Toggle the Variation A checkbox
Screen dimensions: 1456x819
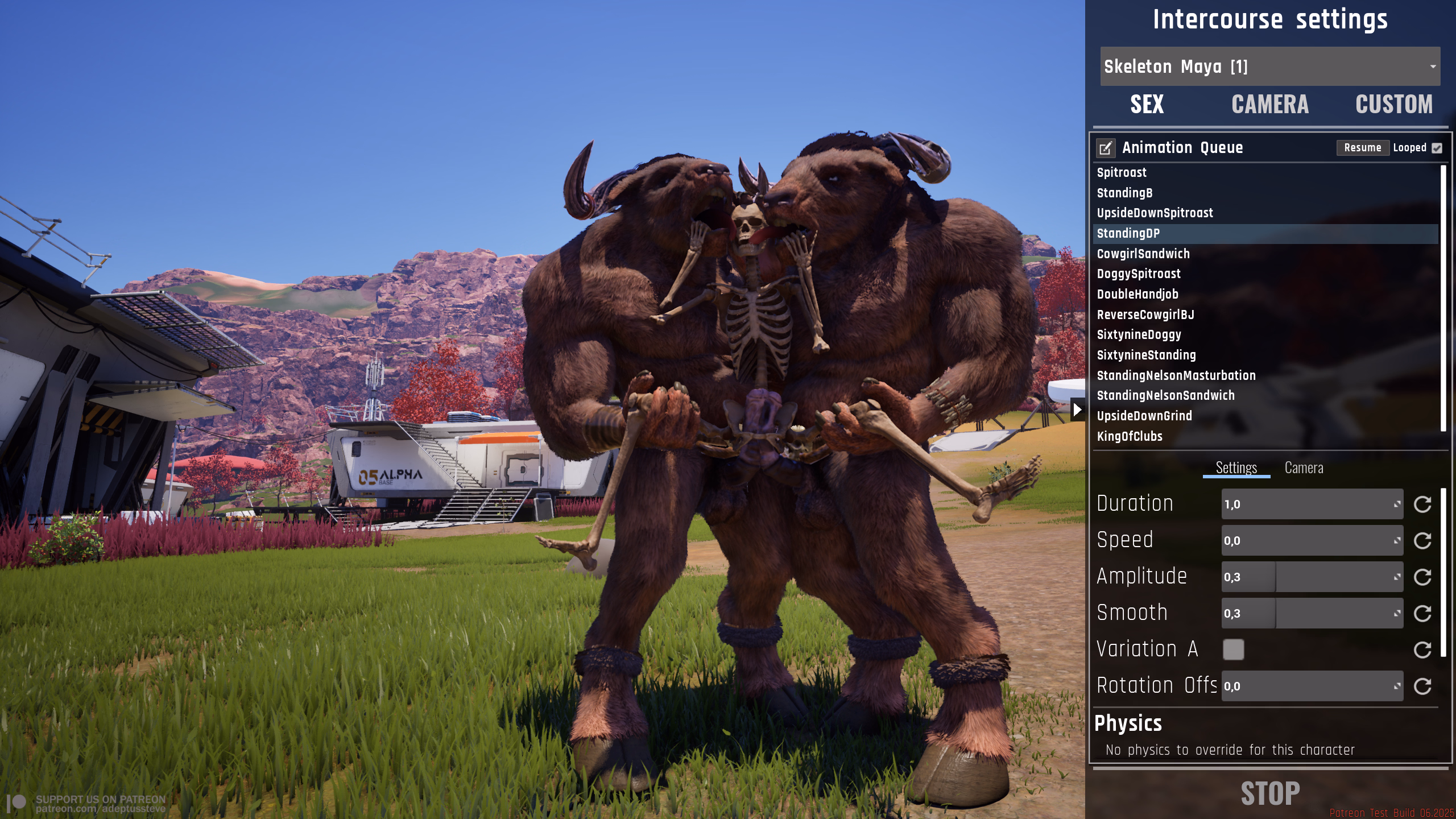pyautogui.click(x=1234, y=650)
